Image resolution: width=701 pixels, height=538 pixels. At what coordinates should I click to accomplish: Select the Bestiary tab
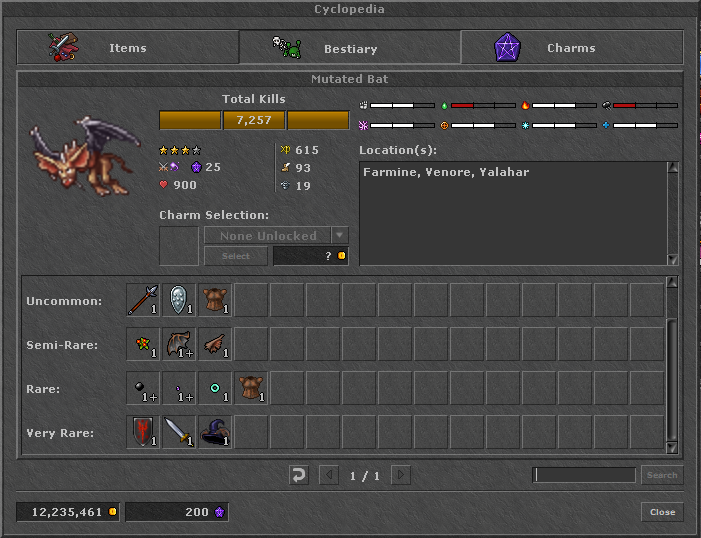(x=349, y=48)
